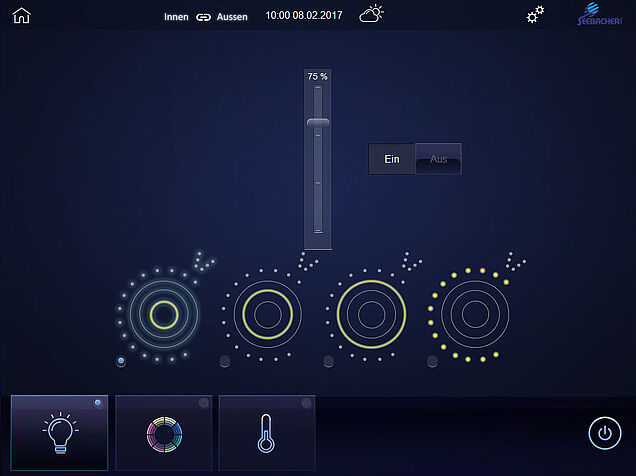Toggle the Innen Aussen link icon

click(x=204, y=16)
